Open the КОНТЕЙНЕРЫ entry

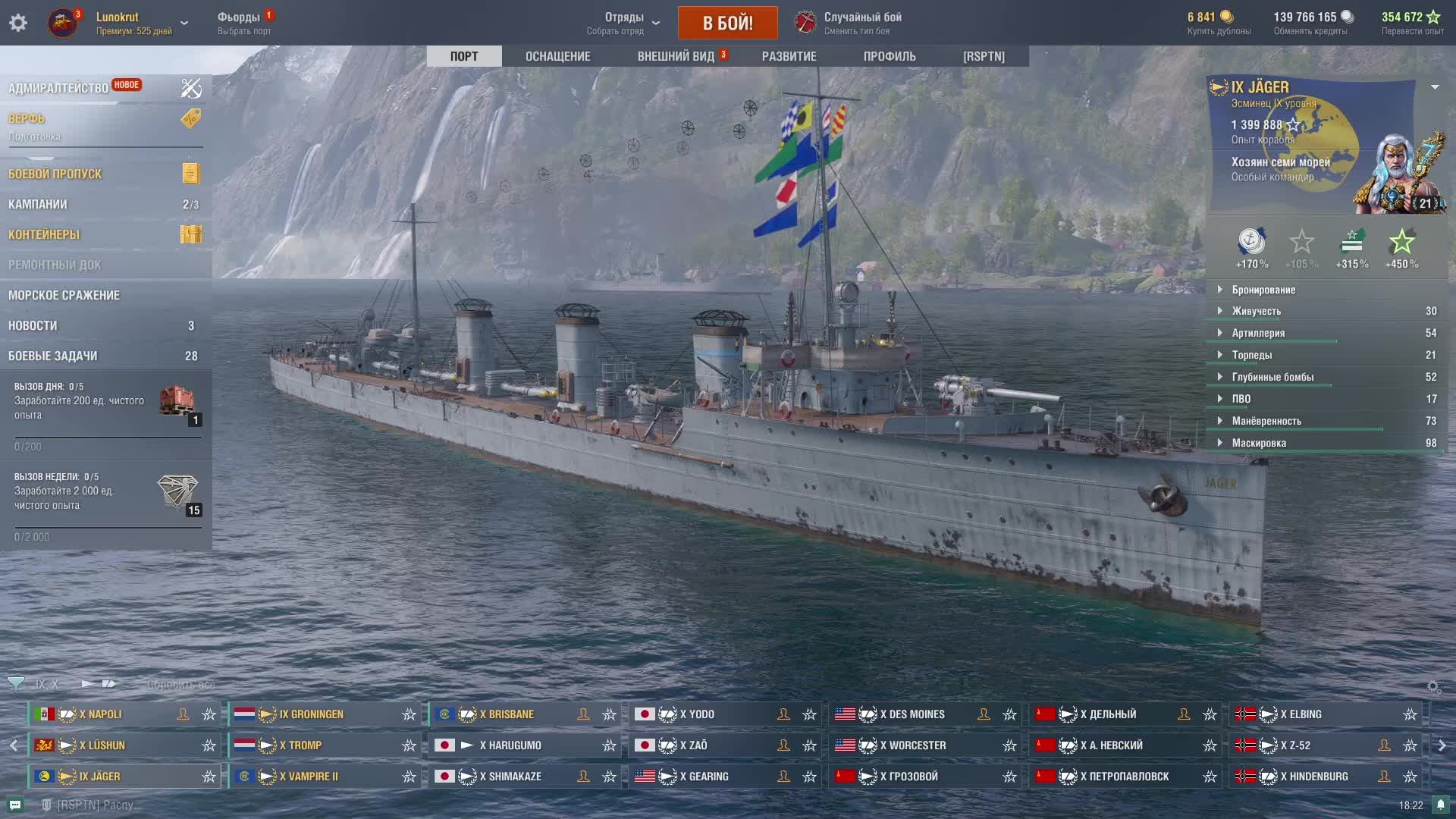pyautogui.click(x=44, y=234)
